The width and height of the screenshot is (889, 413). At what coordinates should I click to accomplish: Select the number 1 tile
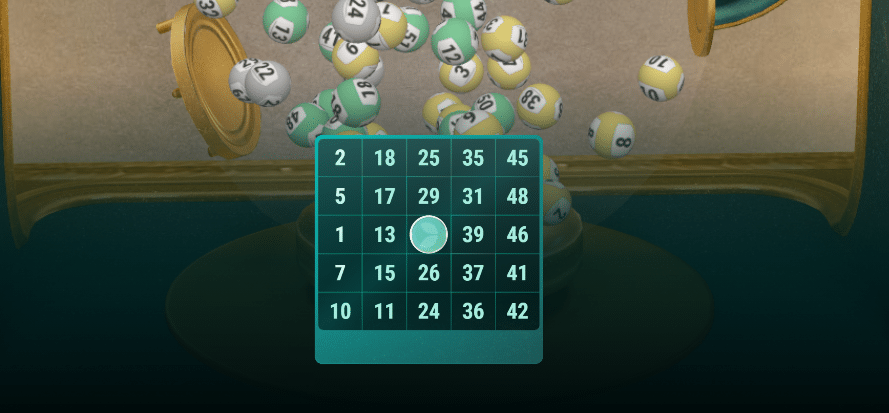point(341,235)
